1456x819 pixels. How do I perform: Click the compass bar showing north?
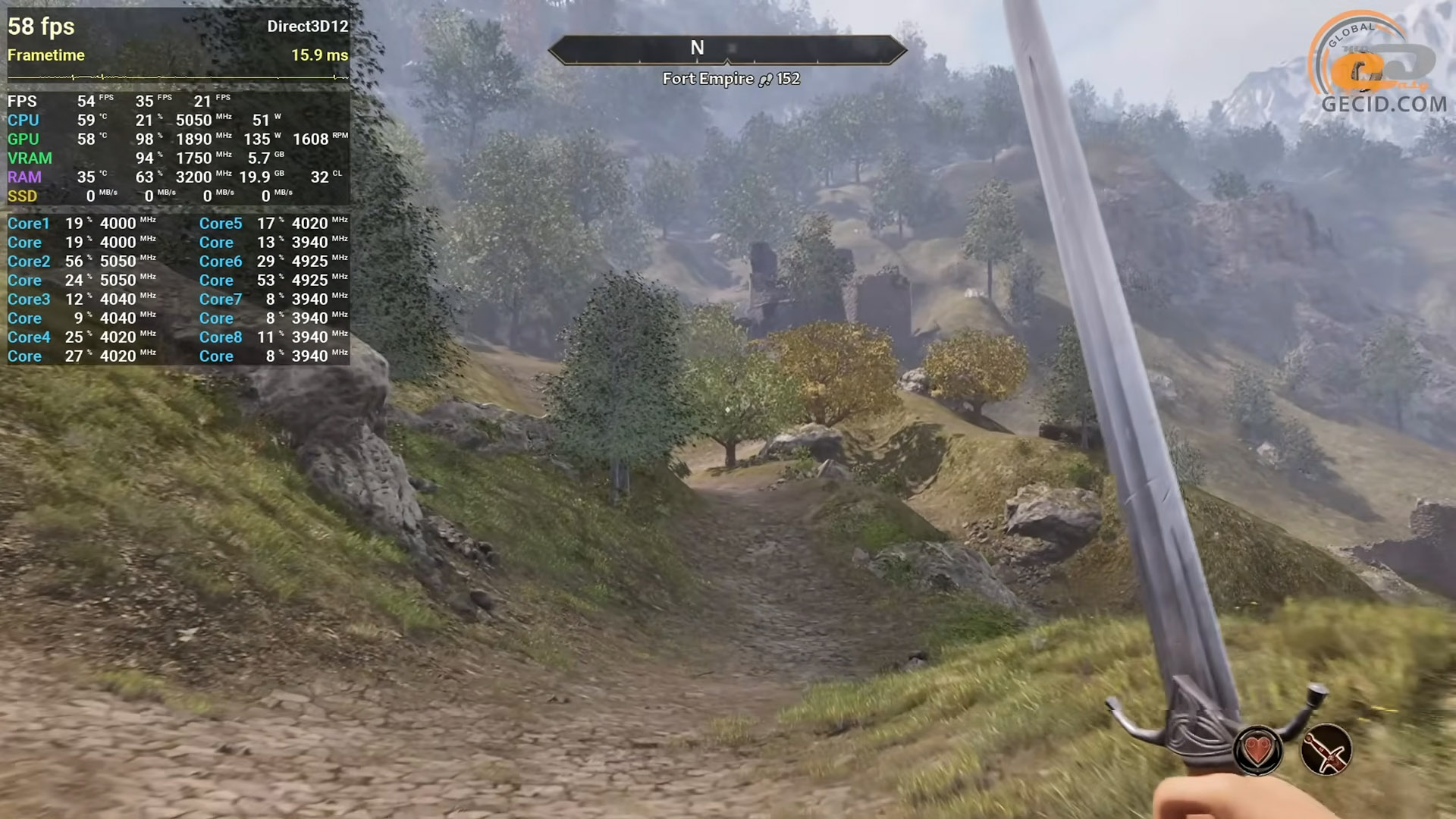727,49
